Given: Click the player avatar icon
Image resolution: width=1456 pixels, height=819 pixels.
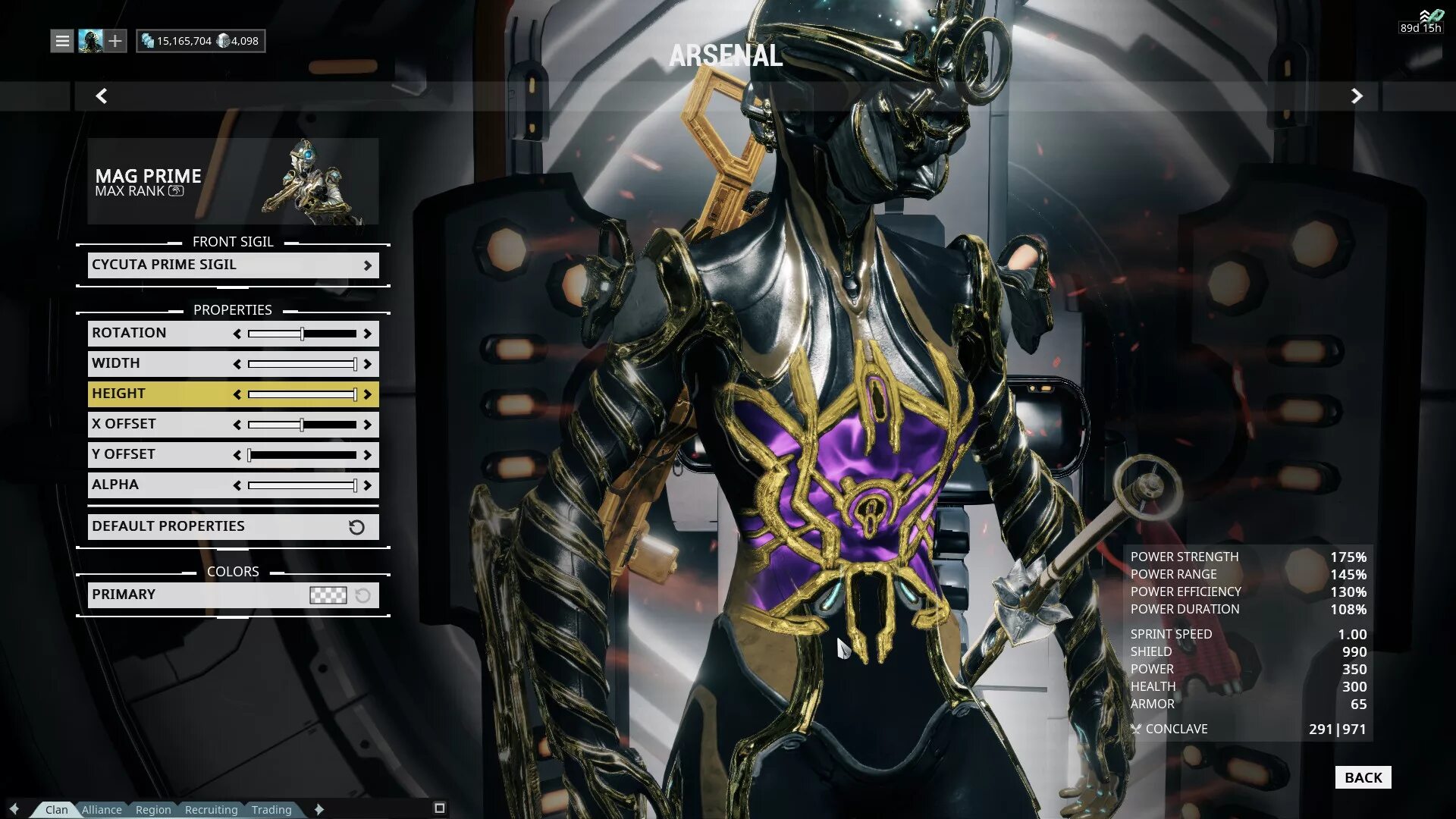Looking at the screenshot, I should pos(90,41).
